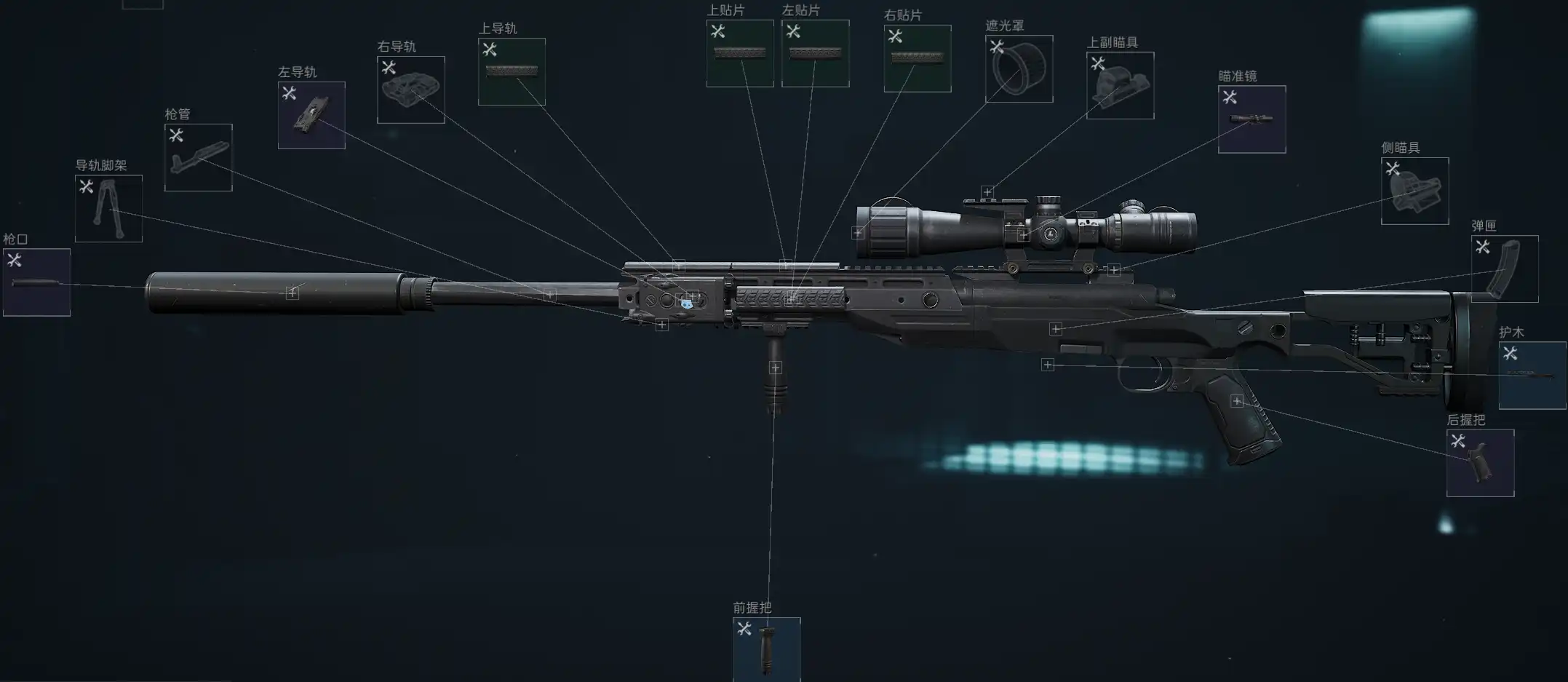1568x682 pixels.
Task: Select the 后握把 rear grip slot
Action: 1480,464
